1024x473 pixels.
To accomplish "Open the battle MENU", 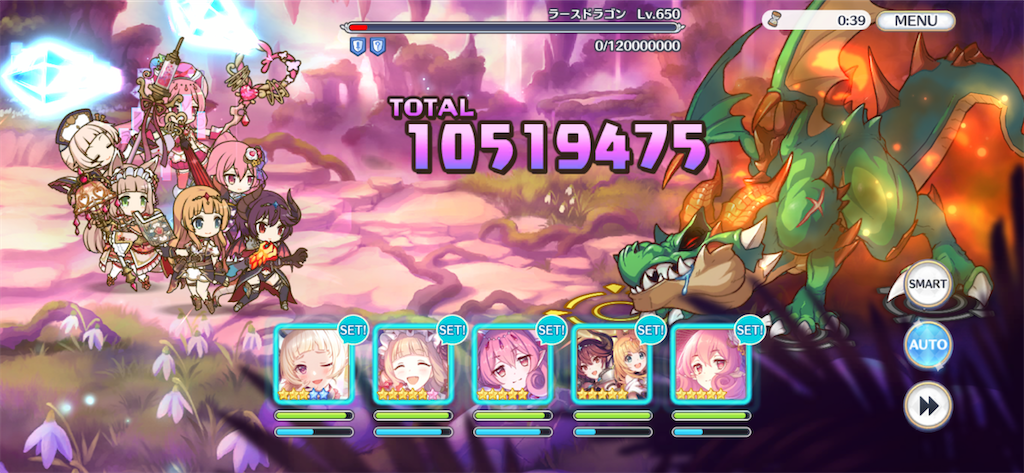I will click(915, 20).
